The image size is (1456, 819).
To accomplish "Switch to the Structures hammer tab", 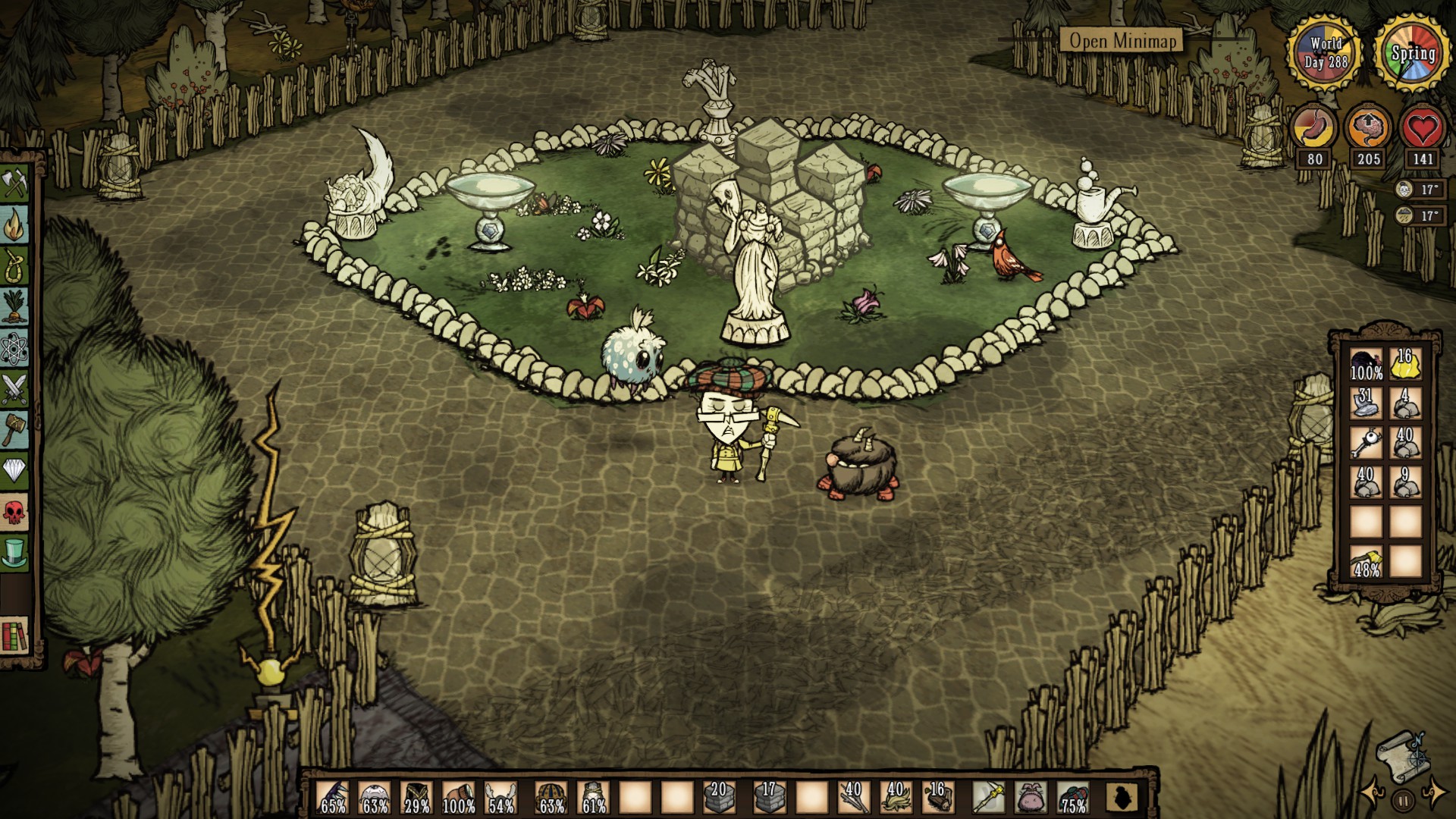I will [14, 430].
